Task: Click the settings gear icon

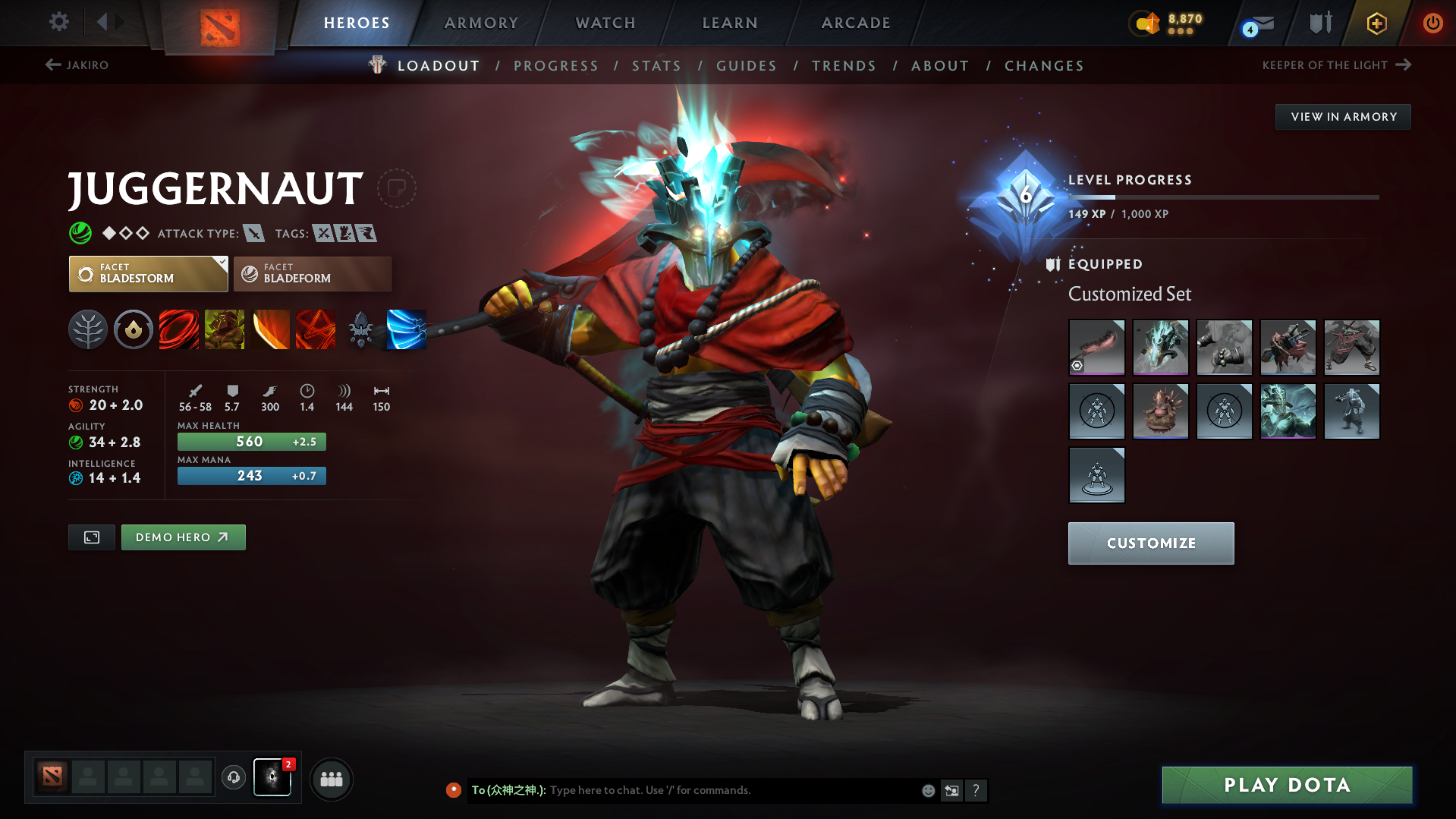Action: [58, 23]
